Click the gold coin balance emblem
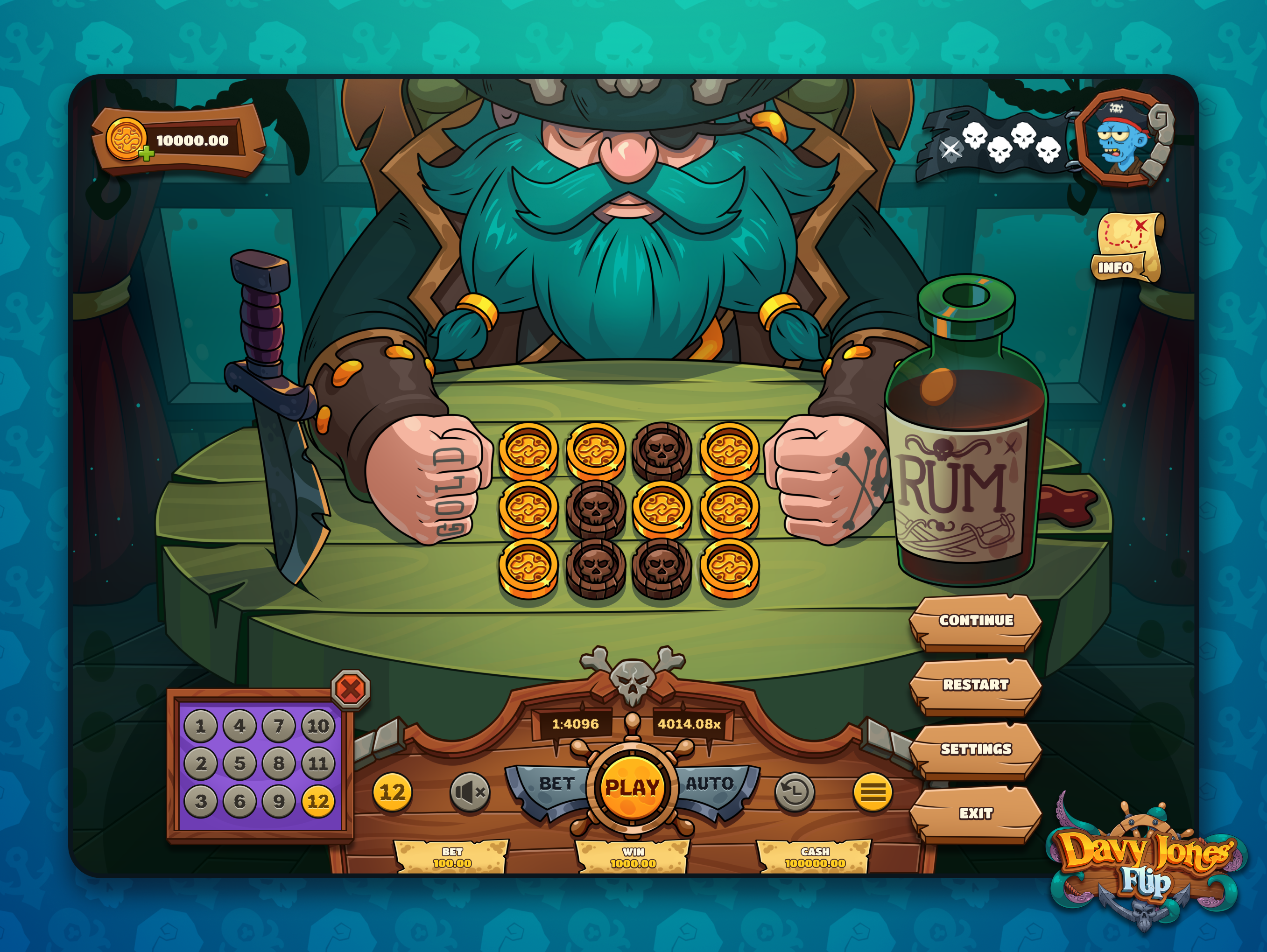This screenshot has height=952, width=1267. click(x=127, y=139)
